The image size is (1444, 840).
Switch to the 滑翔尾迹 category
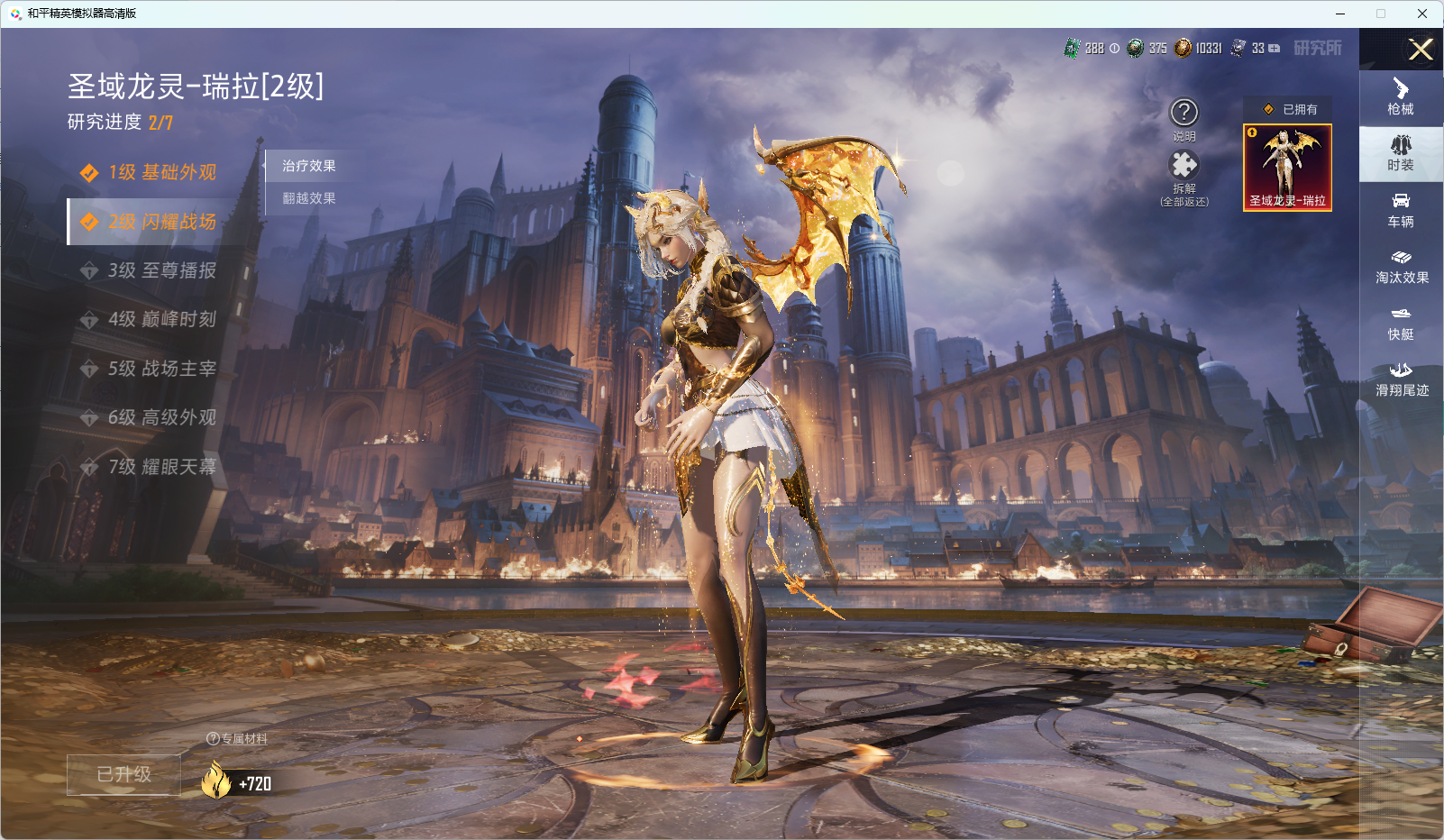pos(1401,379)
